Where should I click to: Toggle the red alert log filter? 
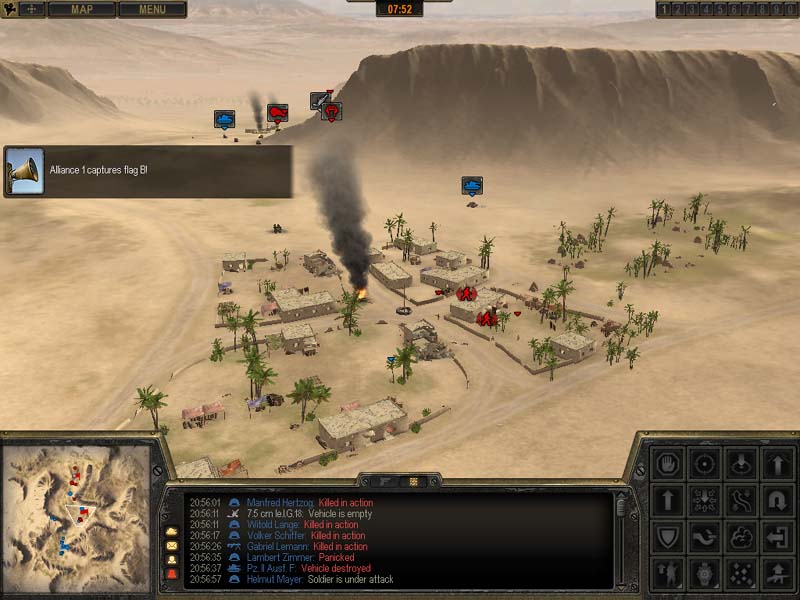tap(171, 574)
